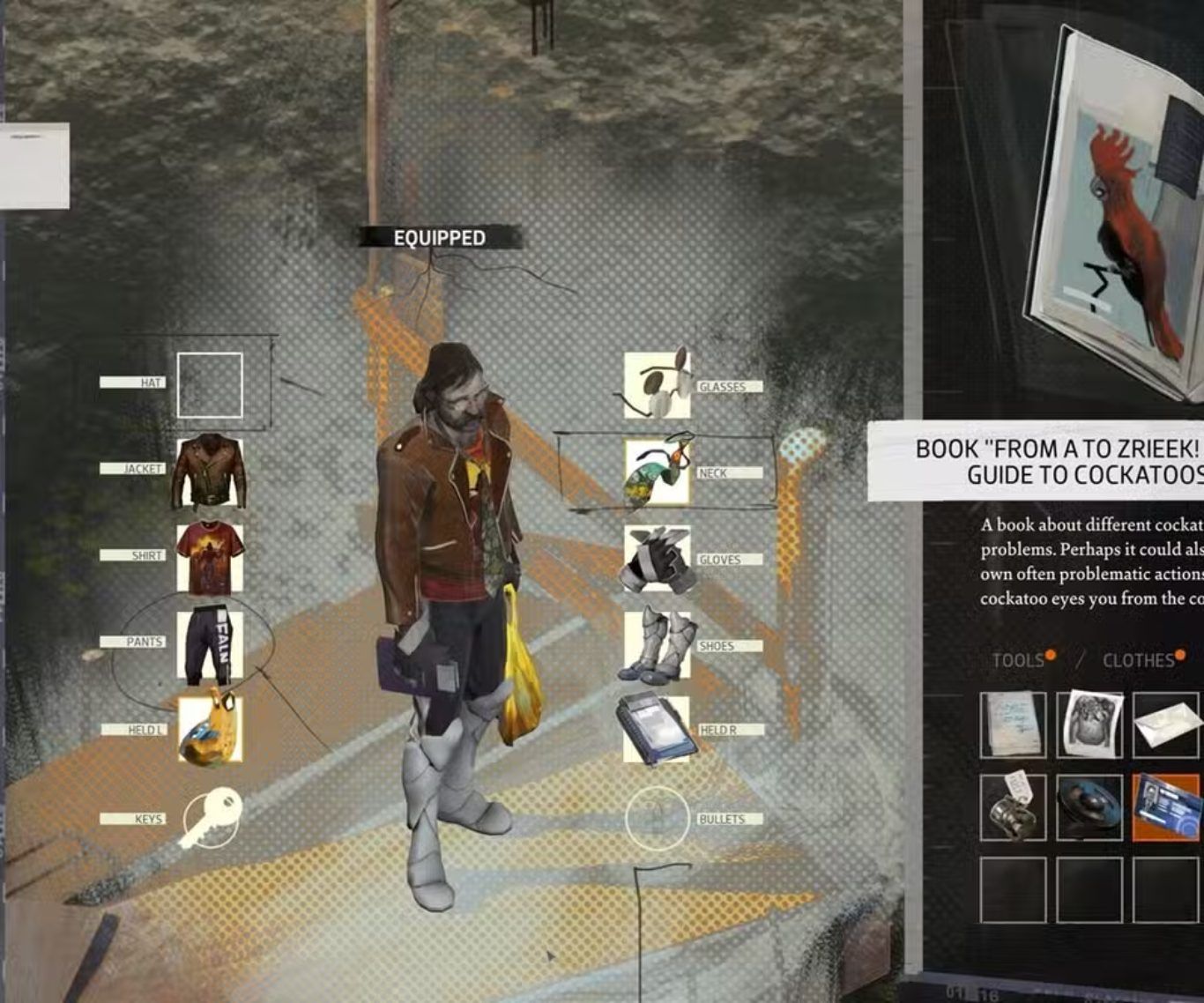Pick the white envelope inventory item
Screen dimensions: 1204x1003
[1165, 724]
